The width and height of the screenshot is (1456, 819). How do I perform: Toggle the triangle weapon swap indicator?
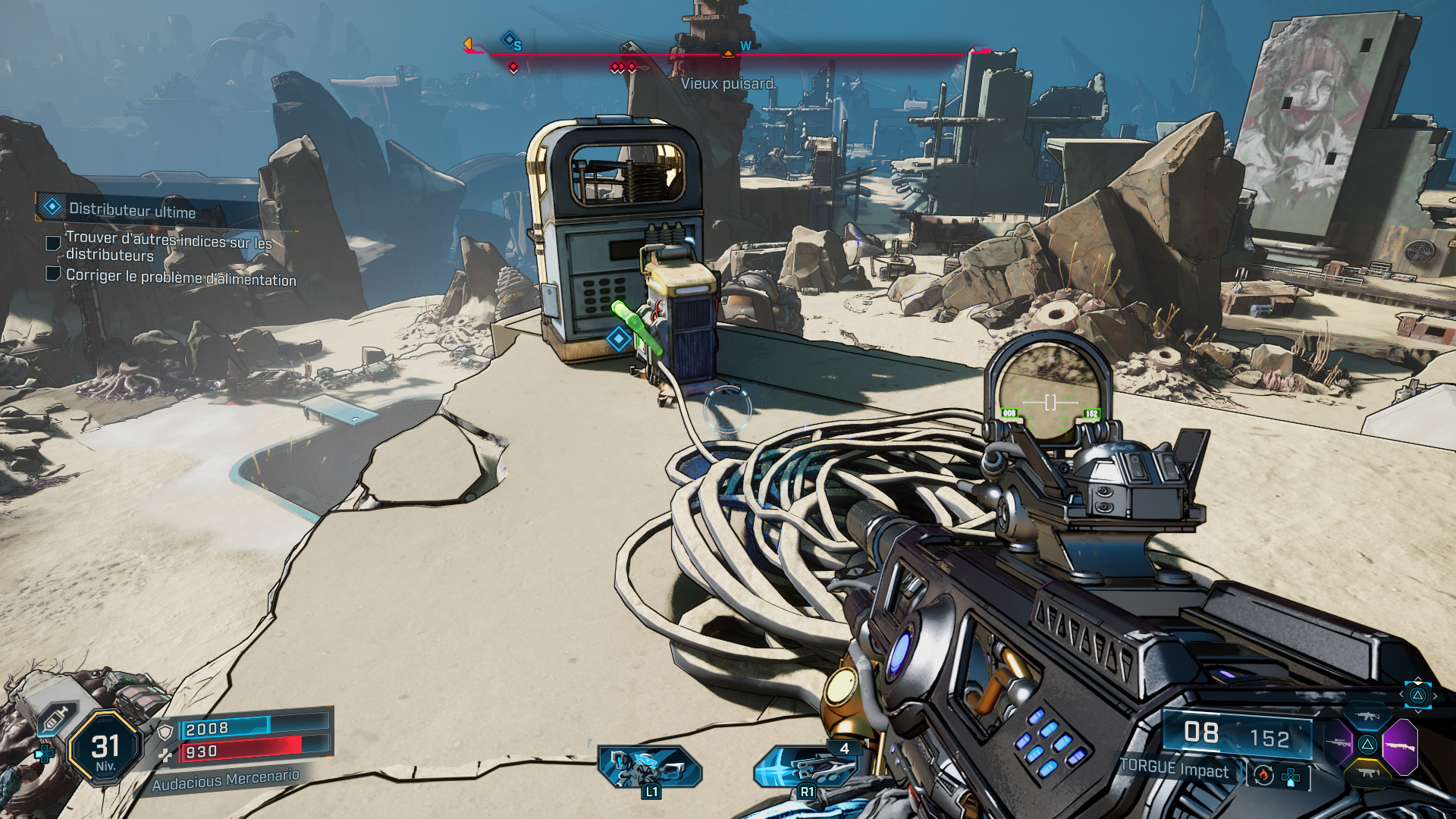pyautogui.click(x=1418, y=696)
